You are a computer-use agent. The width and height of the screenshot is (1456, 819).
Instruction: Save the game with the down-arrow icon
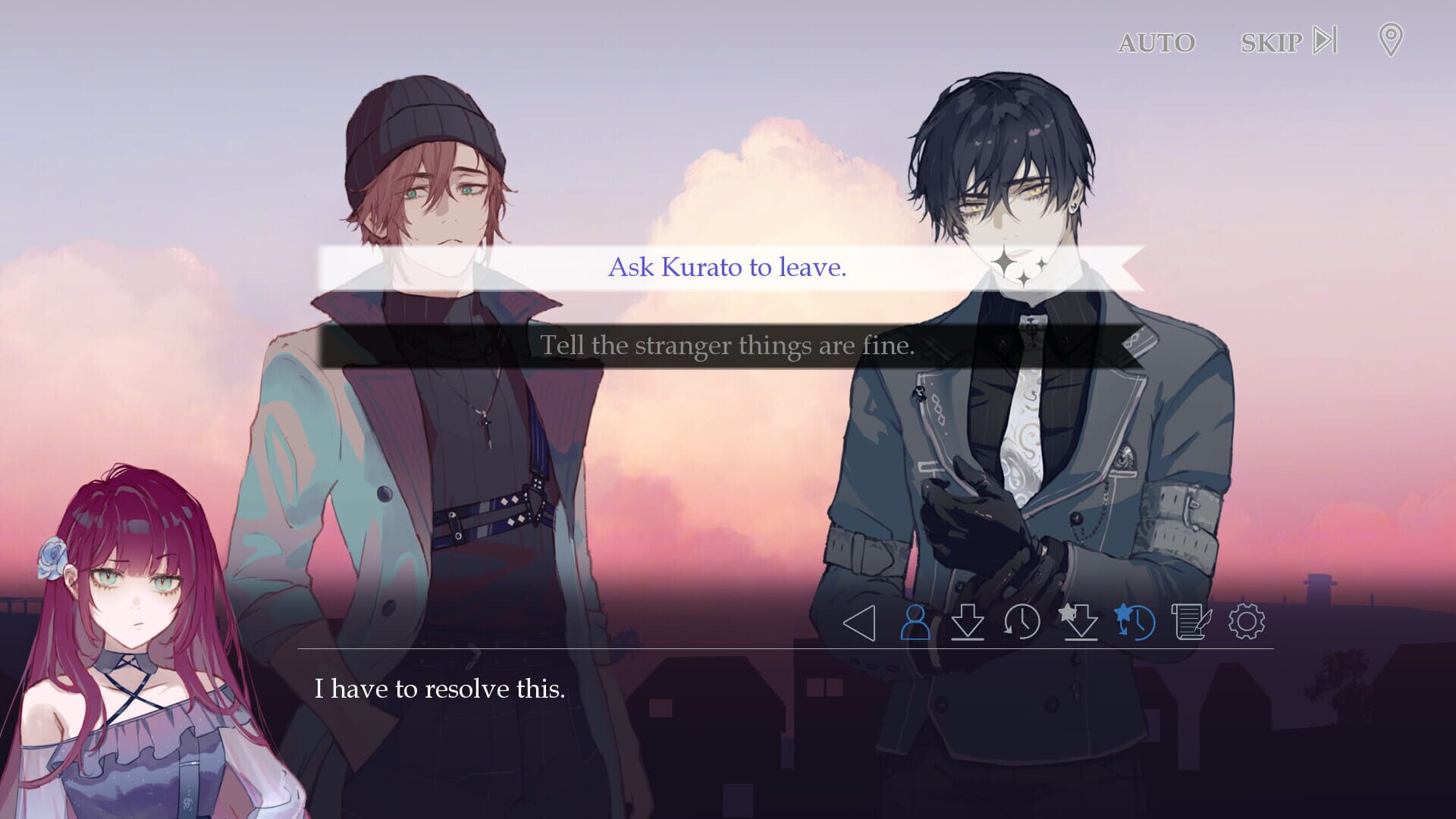click(968, 622)
